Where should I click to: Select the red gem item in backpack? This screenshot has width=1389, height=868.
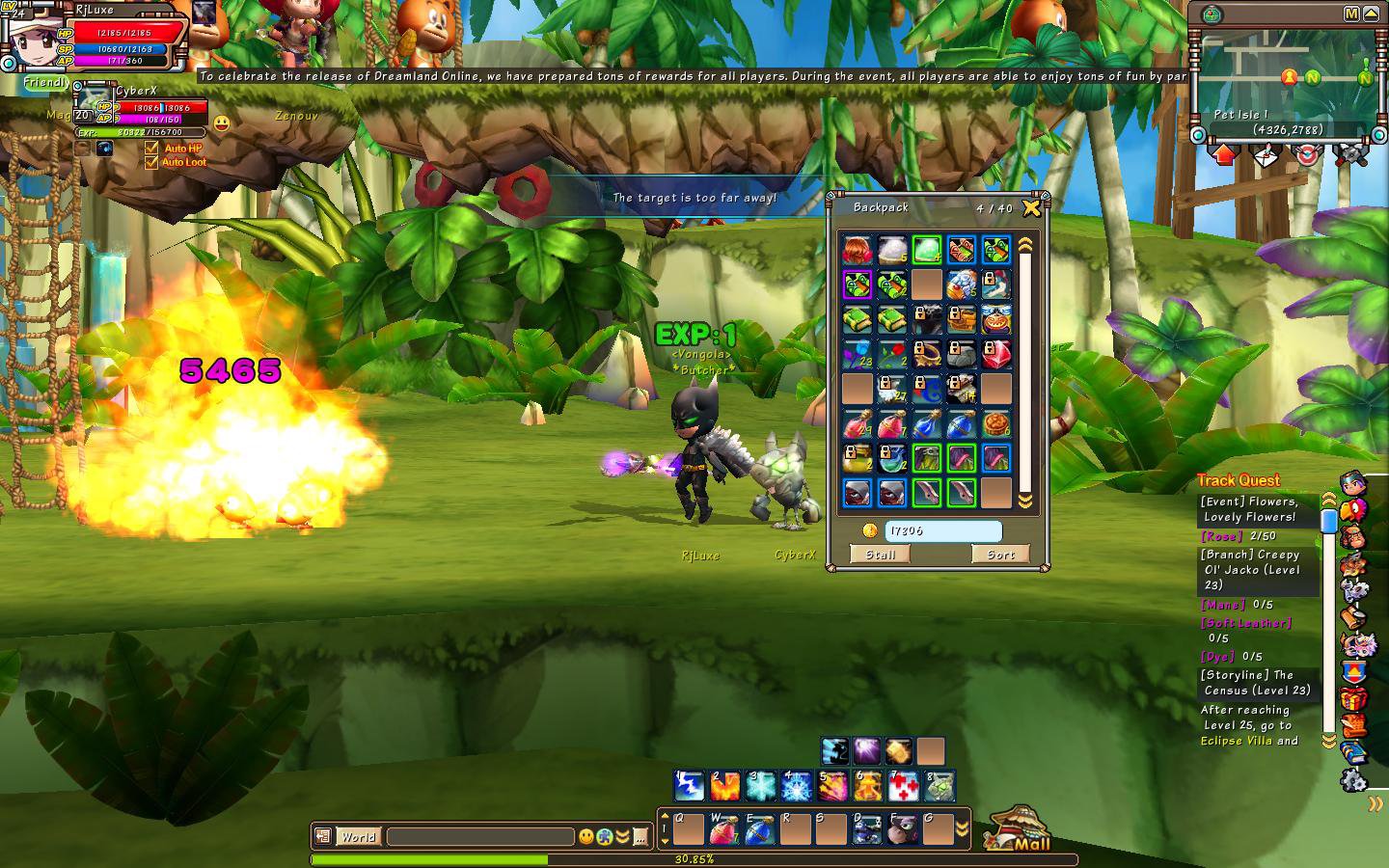995,354
